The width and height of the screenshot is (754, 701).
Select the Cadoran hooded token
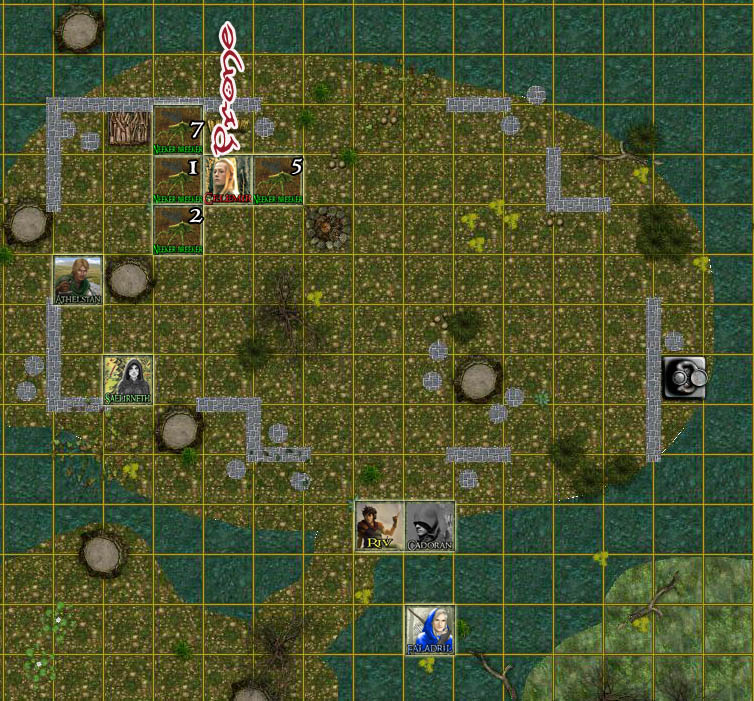(x=430, y=526)
